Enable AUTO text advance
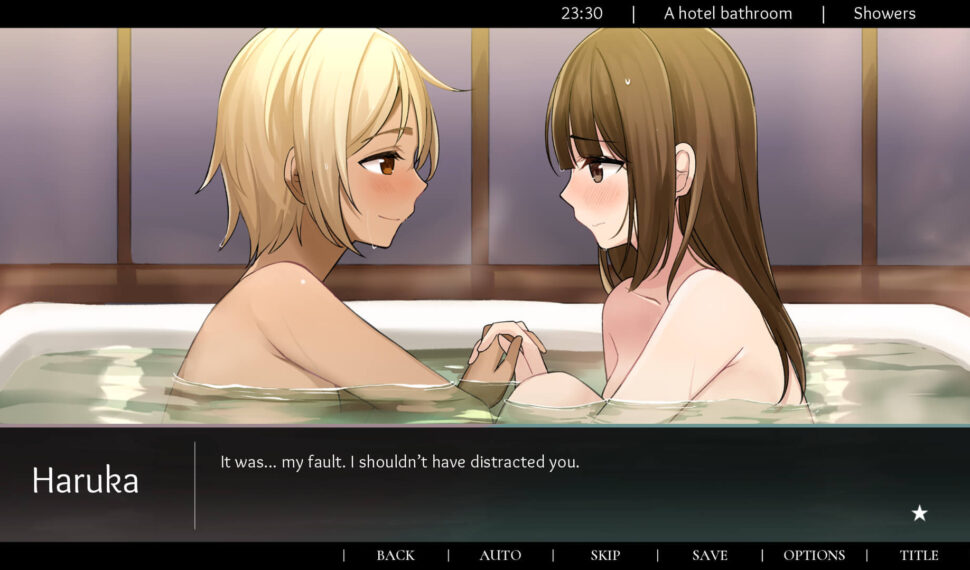Screen dimensions: 970x570 (500, 555)
